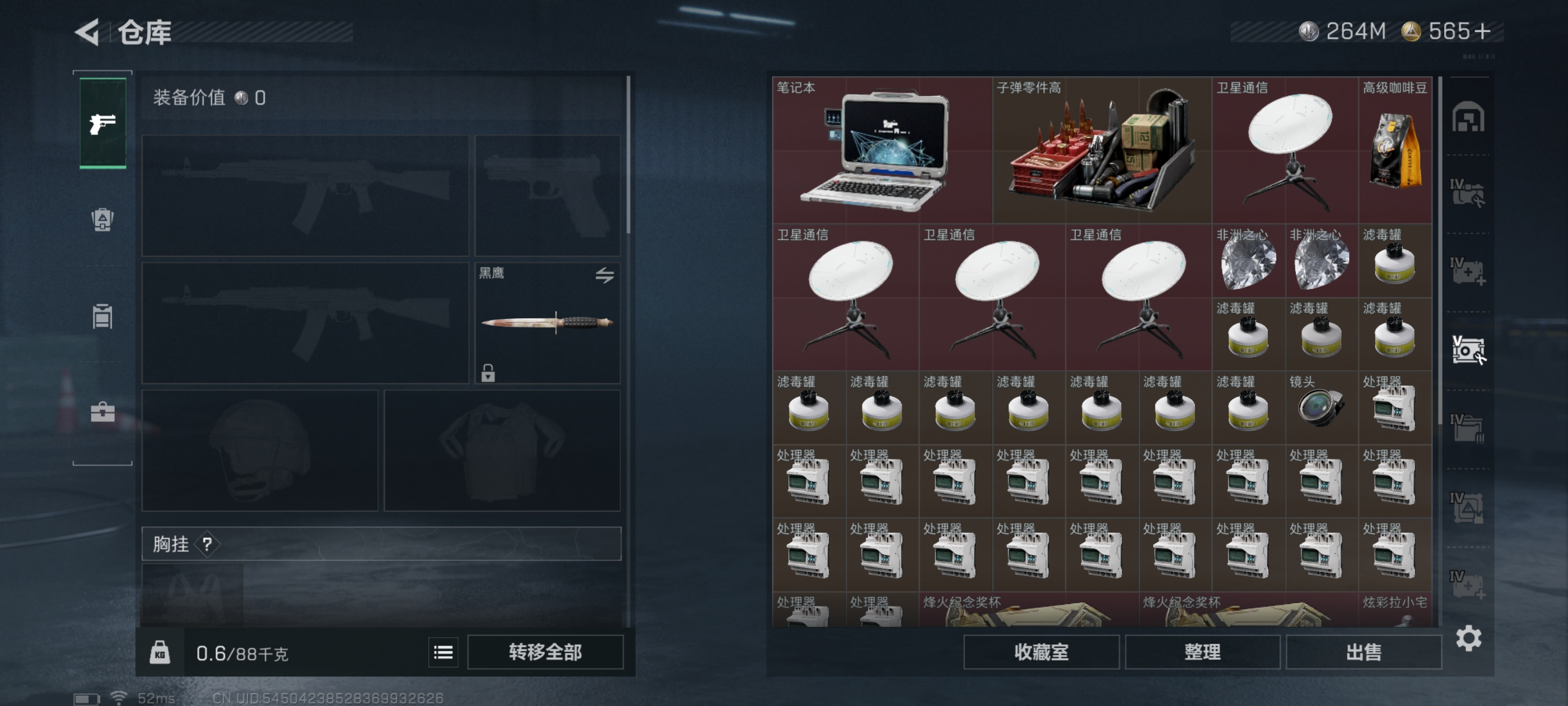Select the 笔记本 laptop item
Viewport: 1568px width, 706px height.
click(x=881, y=151)
